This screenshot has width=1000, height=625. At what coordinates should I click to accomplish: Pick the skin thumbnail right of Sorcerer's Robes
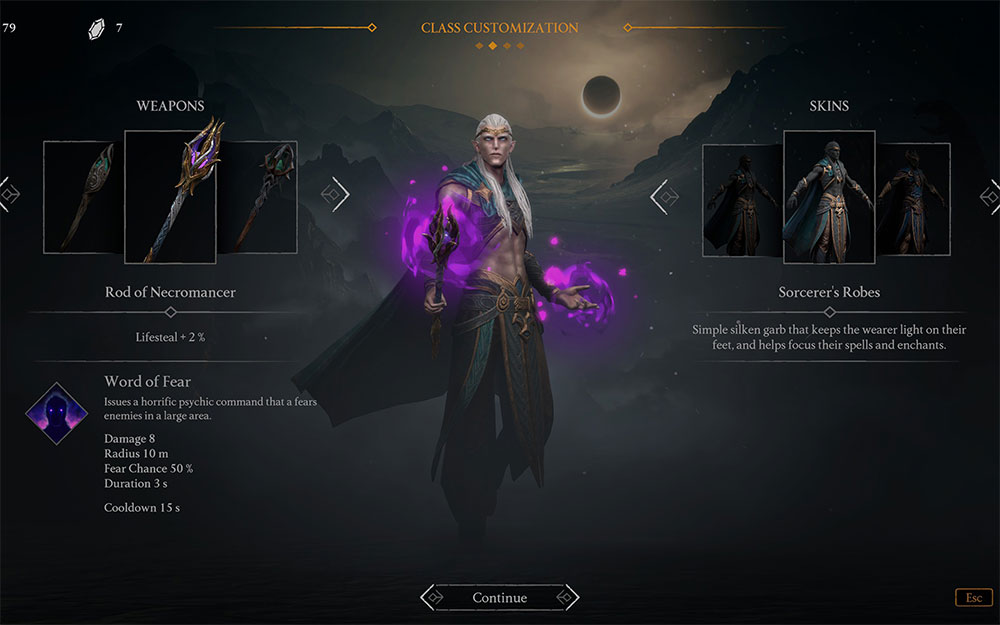tap(913, 198)
